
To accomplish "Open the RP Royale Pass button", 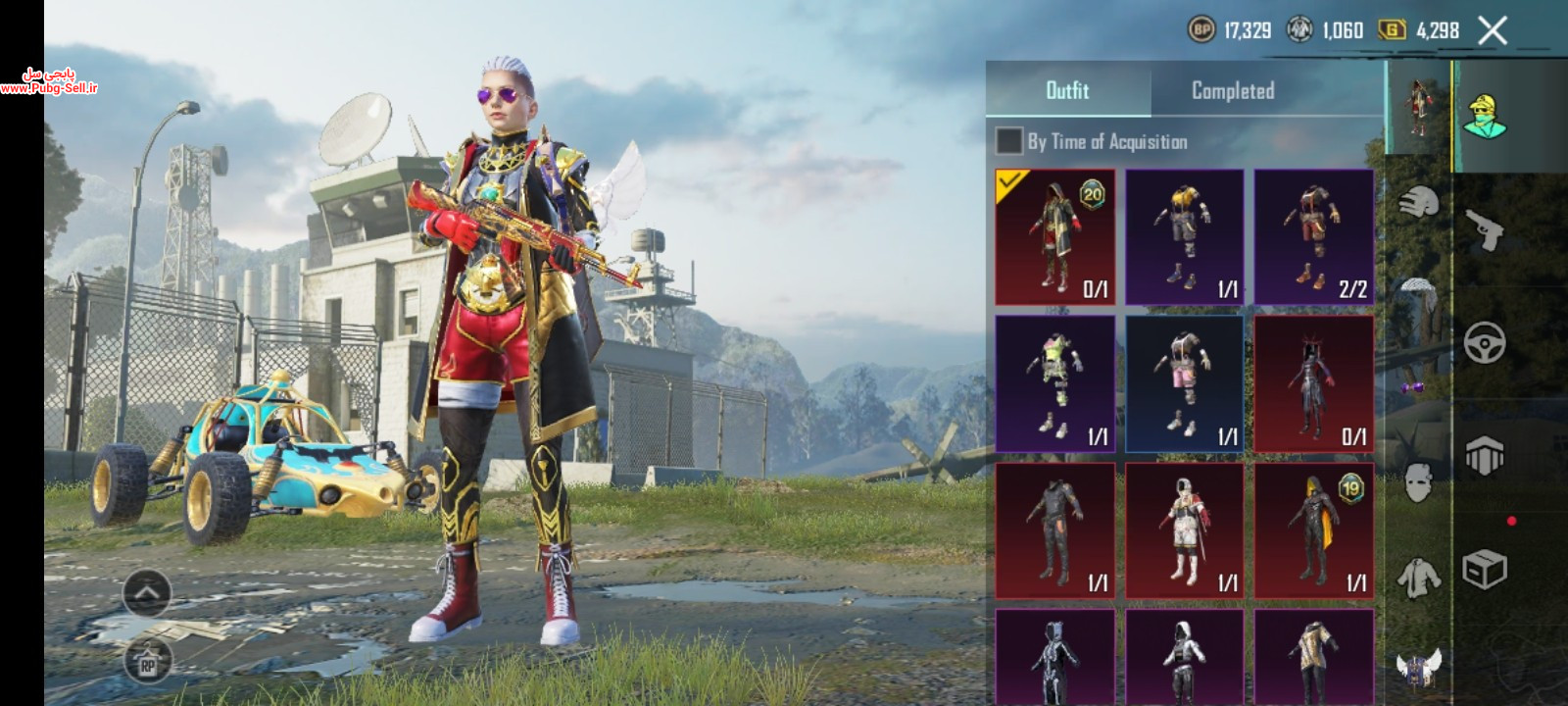I will pyautogui.click(x=148, y=663).
